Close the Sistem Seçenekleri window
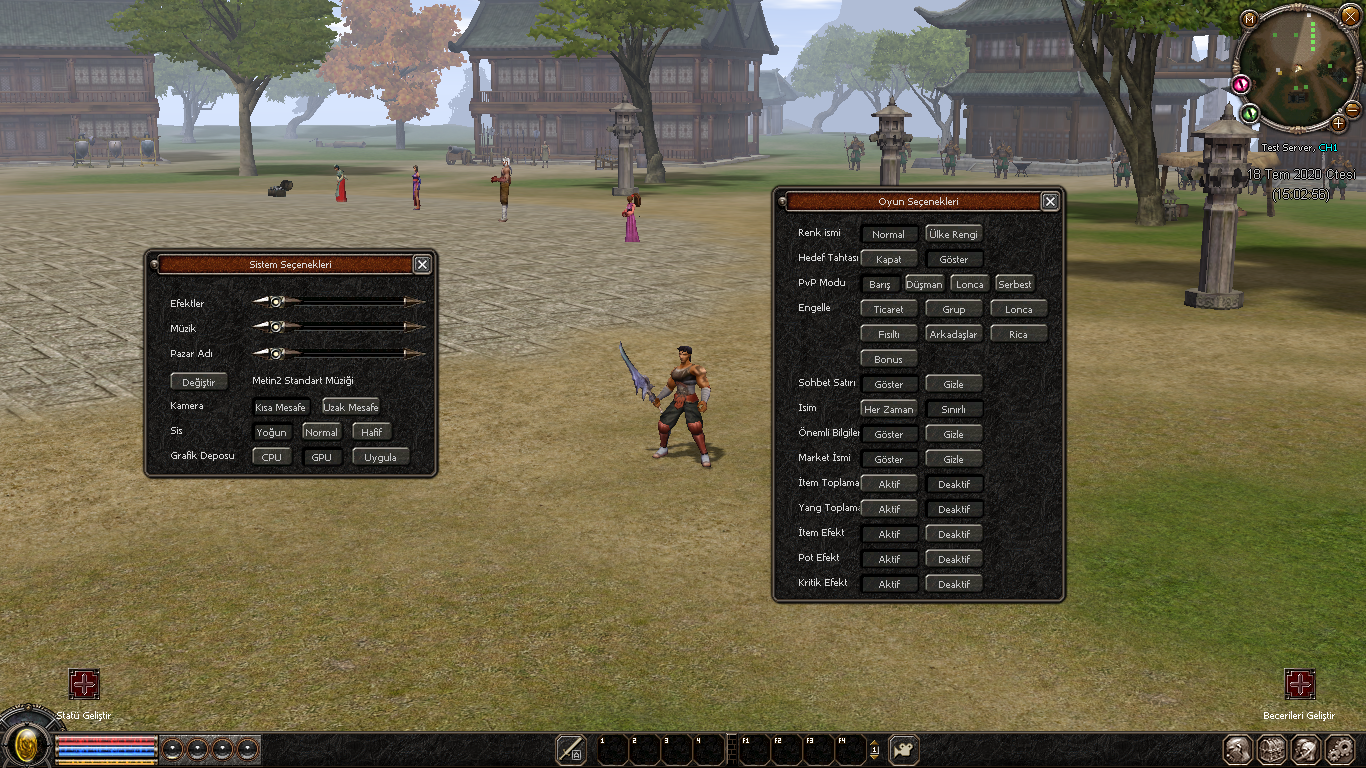 point(422,264)
